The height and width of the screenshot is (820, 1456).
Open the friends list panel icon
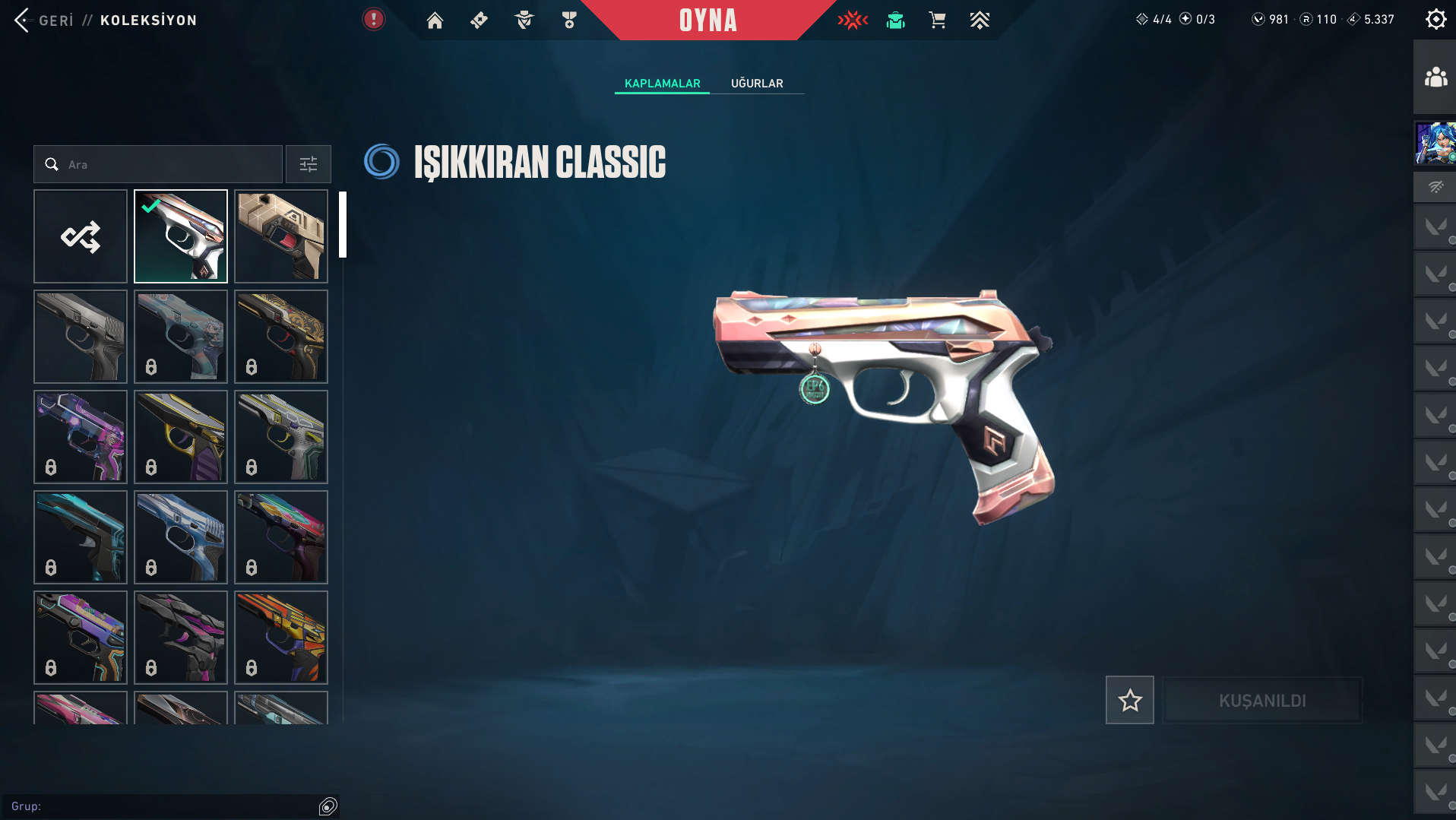point(1435,78)
